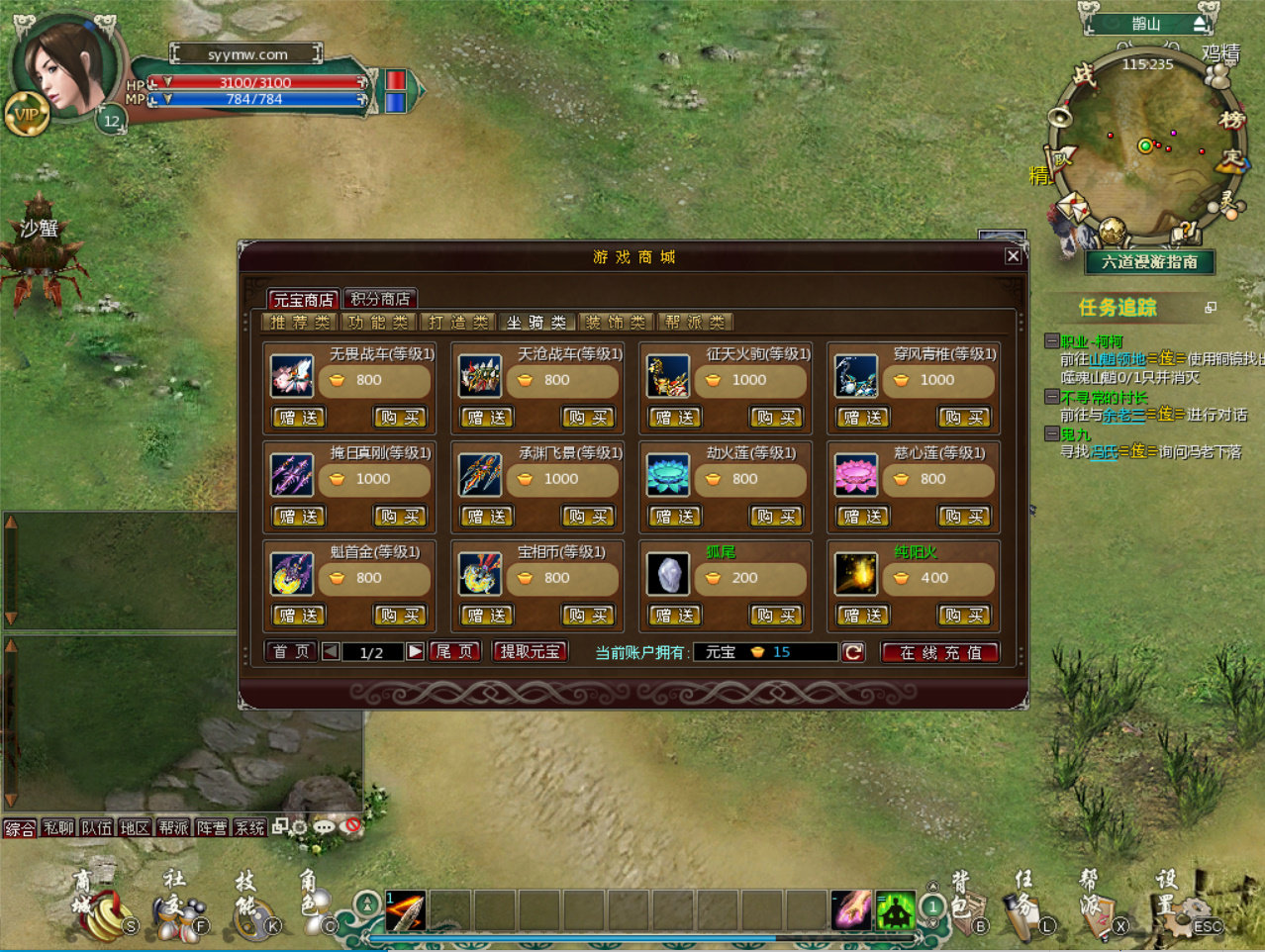Close the 游戏商城 shop window
Viewport: 1265px width, 952px height.
point(1013,256)
